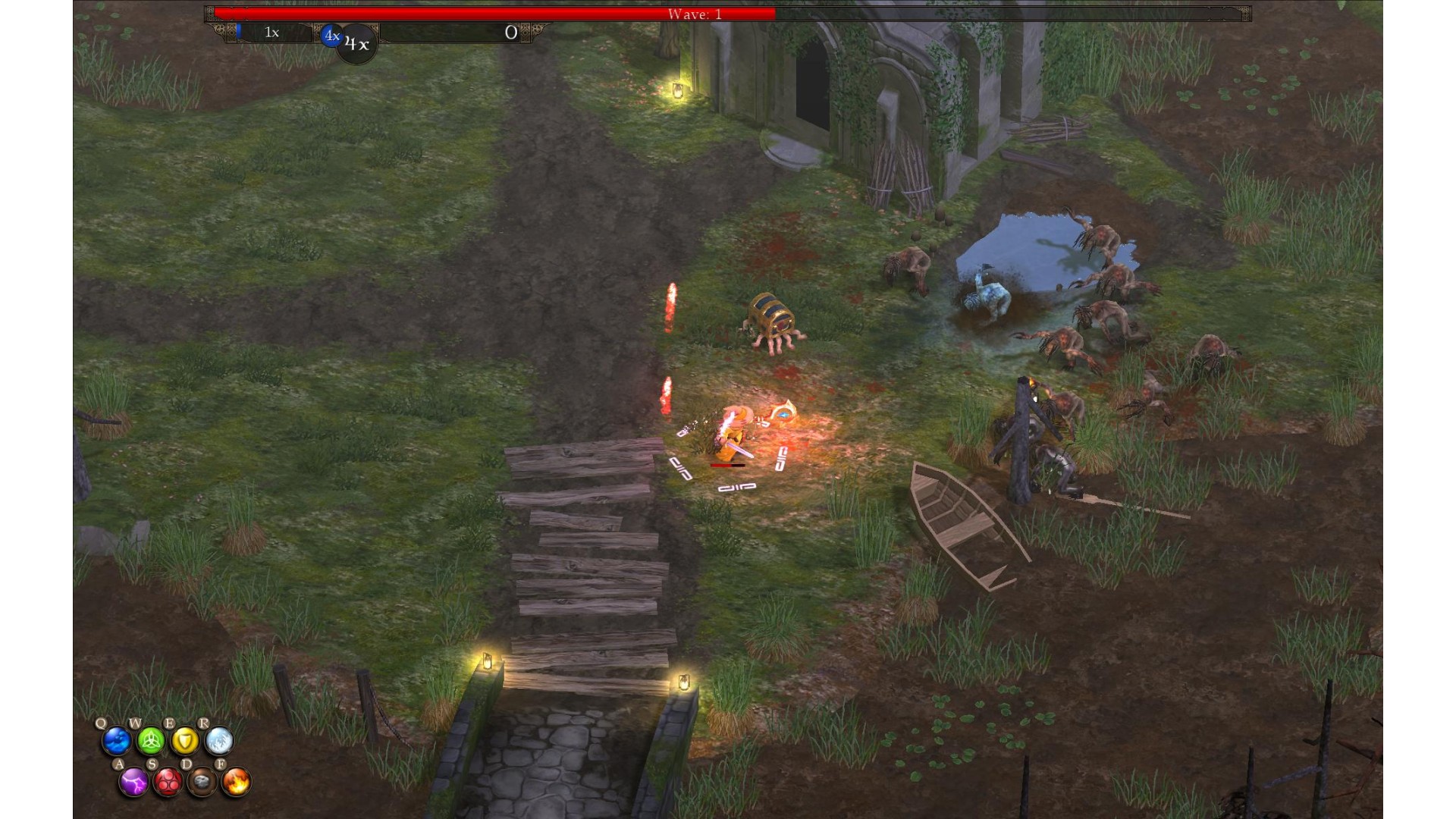Activate the yellow Shield element orb
Screen dimensions: 1456x819
pyautogui.click(x=185, y=741)
